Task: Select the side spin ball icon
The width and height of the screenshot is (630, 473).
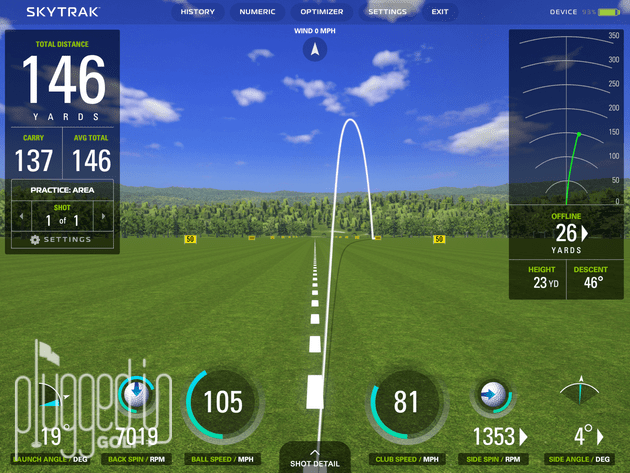Action: point(494,394)
